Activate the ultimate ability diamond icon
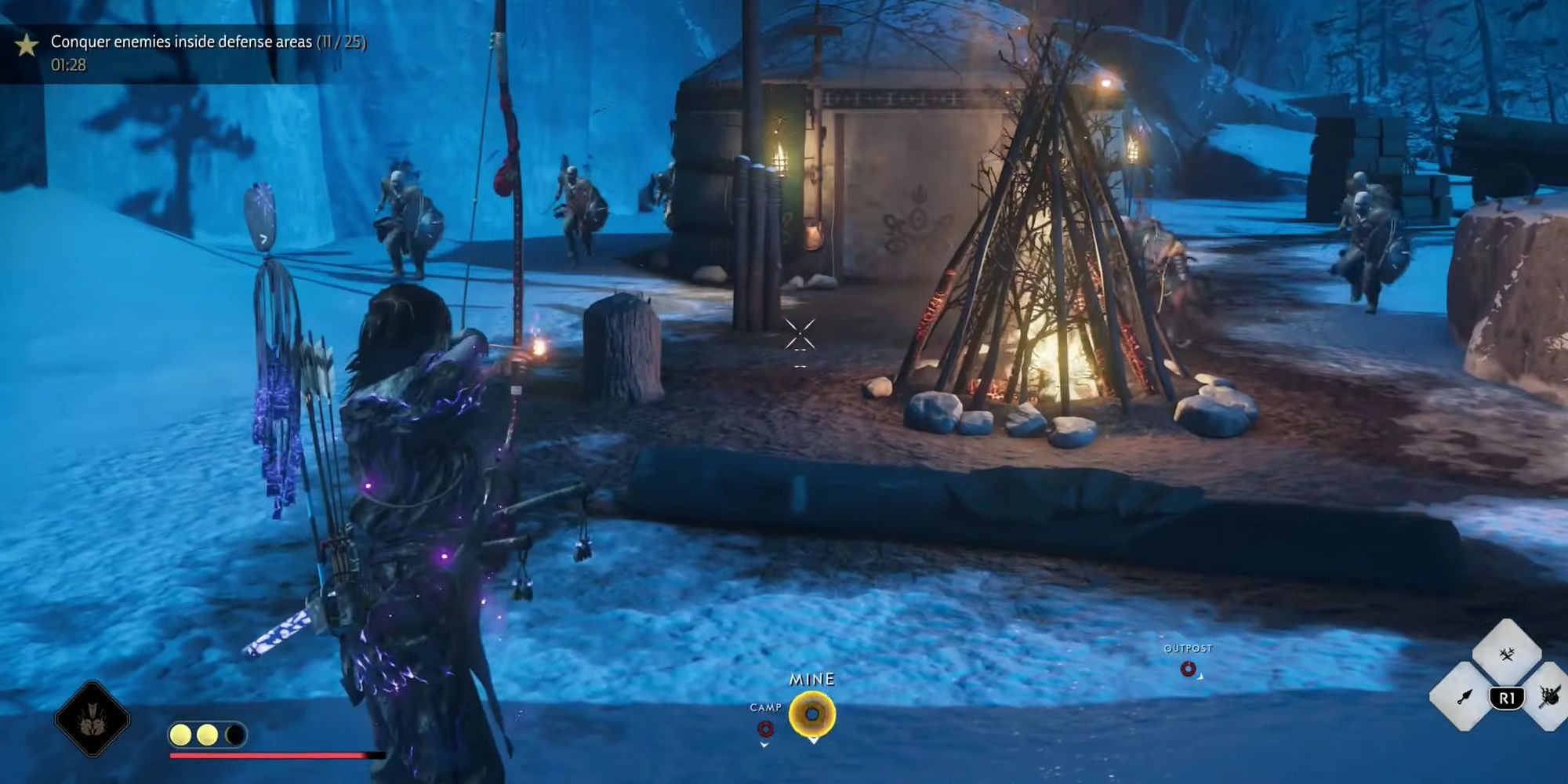This screenshot has width=1568, height=784. click(x=93, y=719)
